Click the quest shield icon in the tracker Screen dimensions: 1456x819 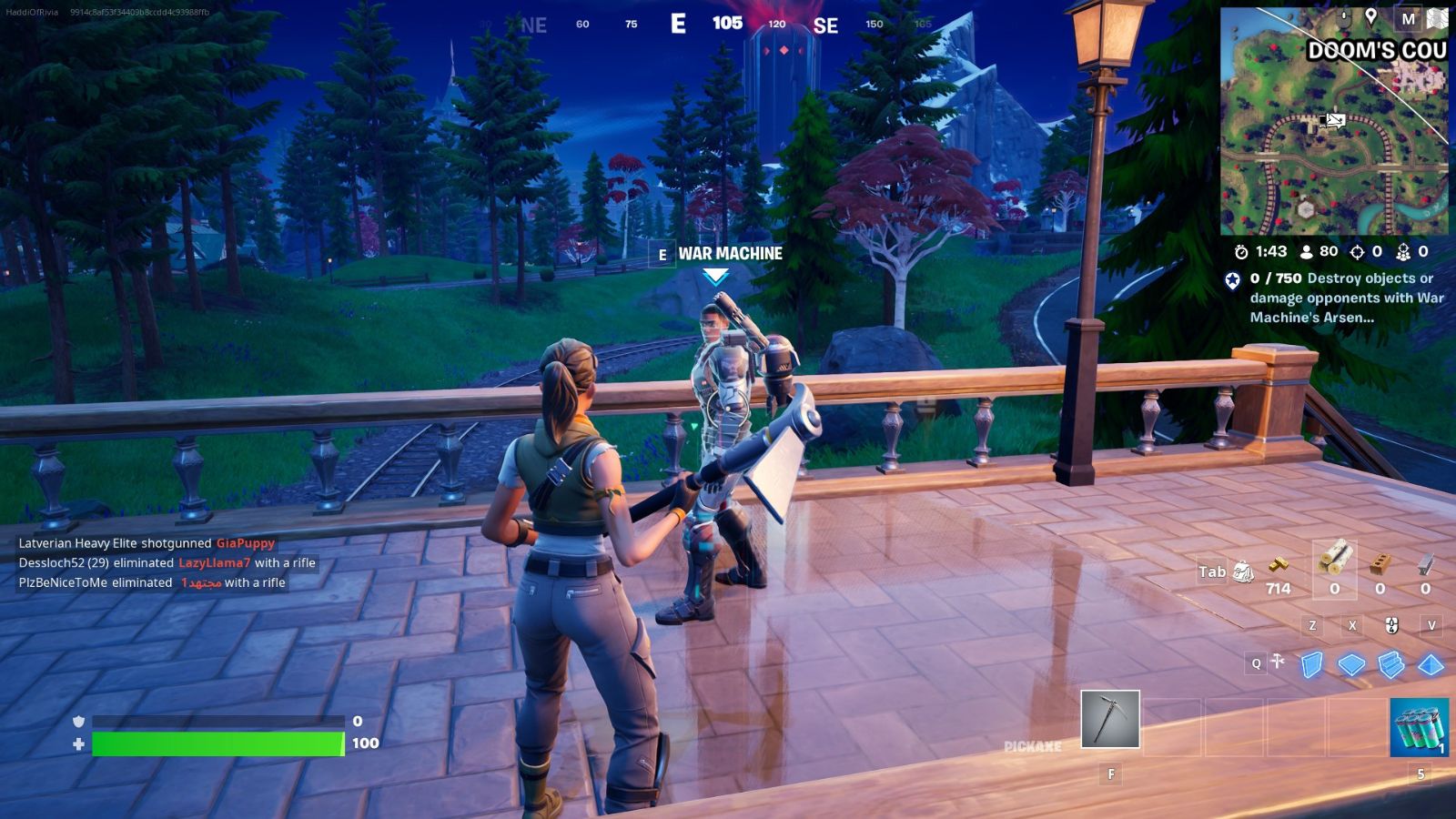pyautogui.click(x=1233, y=279)
